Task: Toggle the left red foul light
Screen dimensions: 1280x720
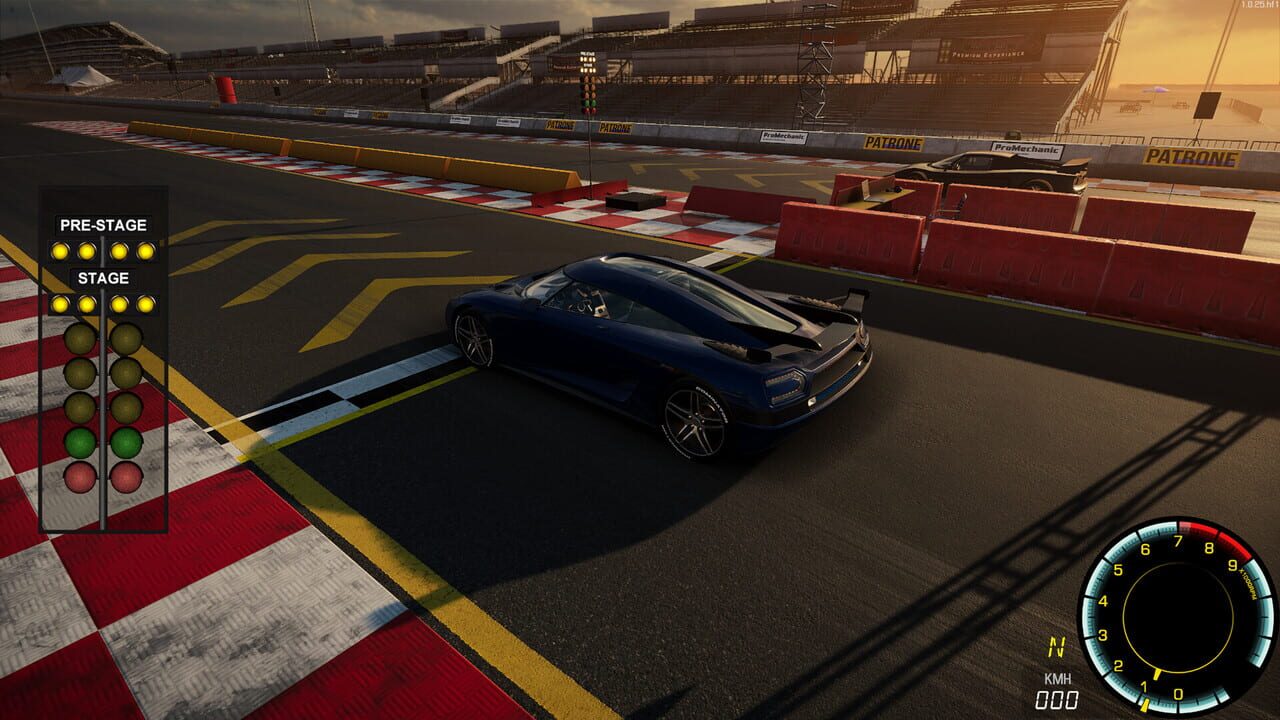Action: 81,478
